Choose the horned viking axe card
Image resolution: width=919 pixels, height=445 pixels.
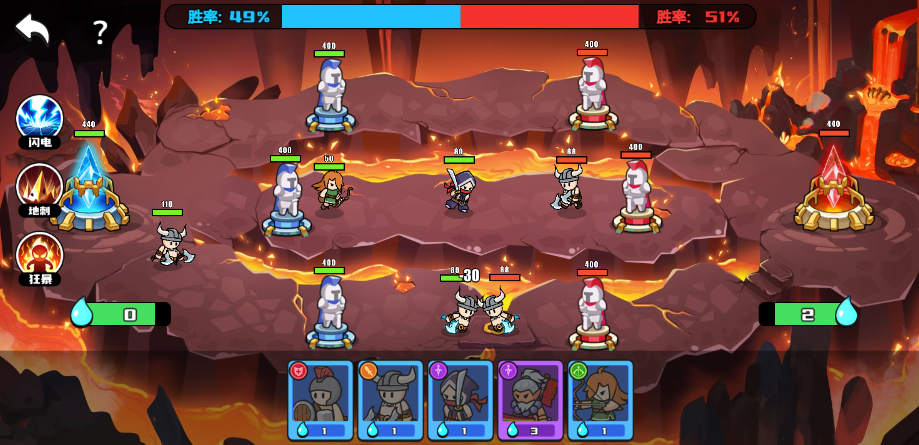(390, 400)
